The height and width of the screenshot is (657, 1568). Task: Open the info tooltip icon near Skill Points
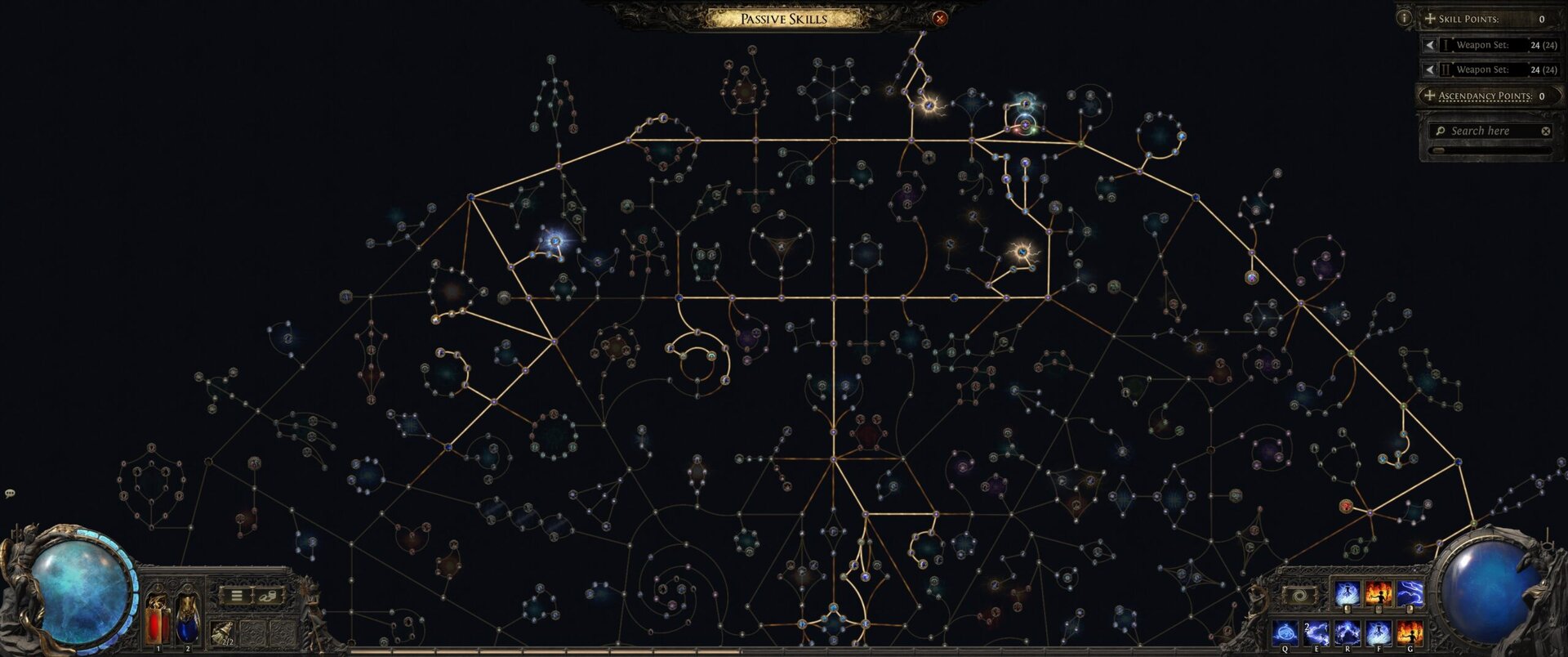1403,19
